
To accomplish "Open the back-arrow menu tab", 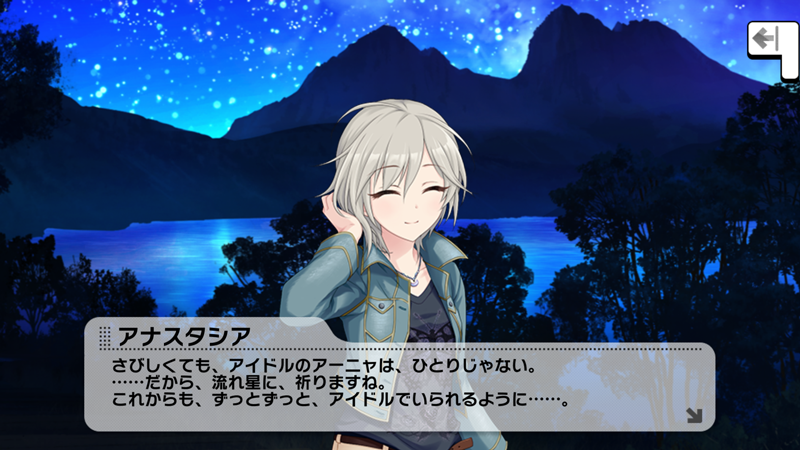I will pos(767,41).
